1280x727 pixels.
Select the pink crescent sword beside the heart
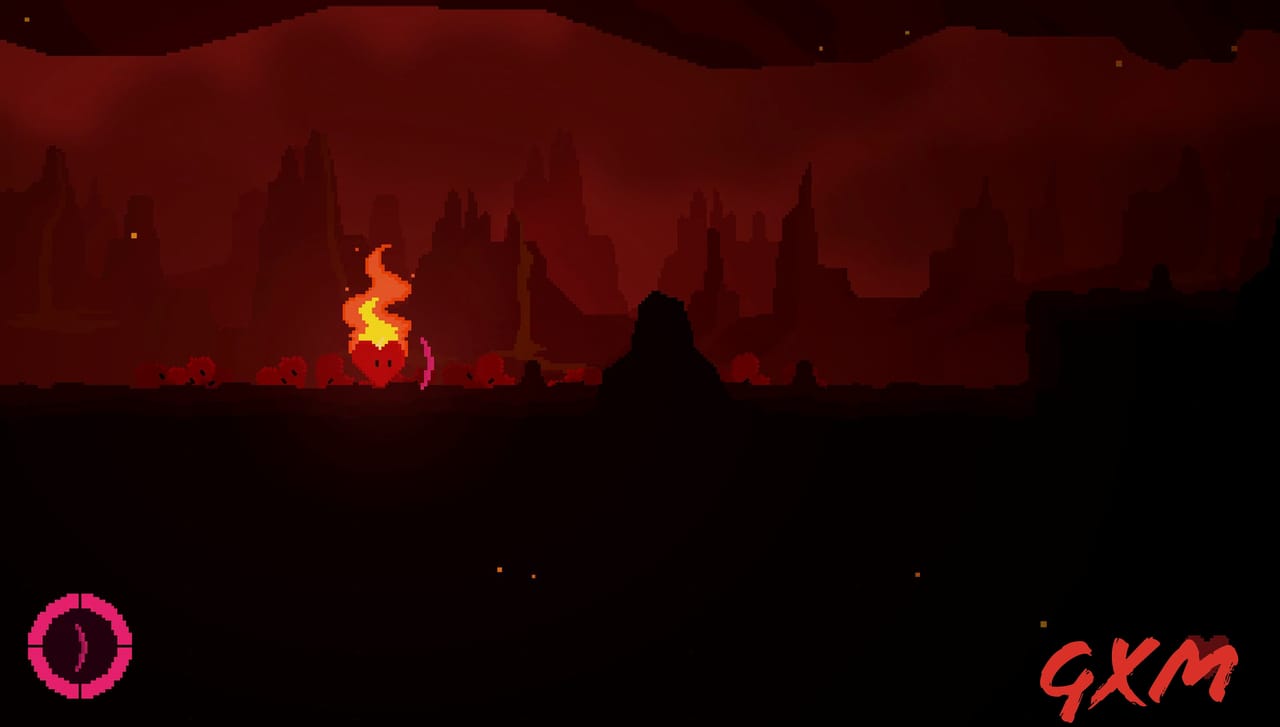[427, 362]
